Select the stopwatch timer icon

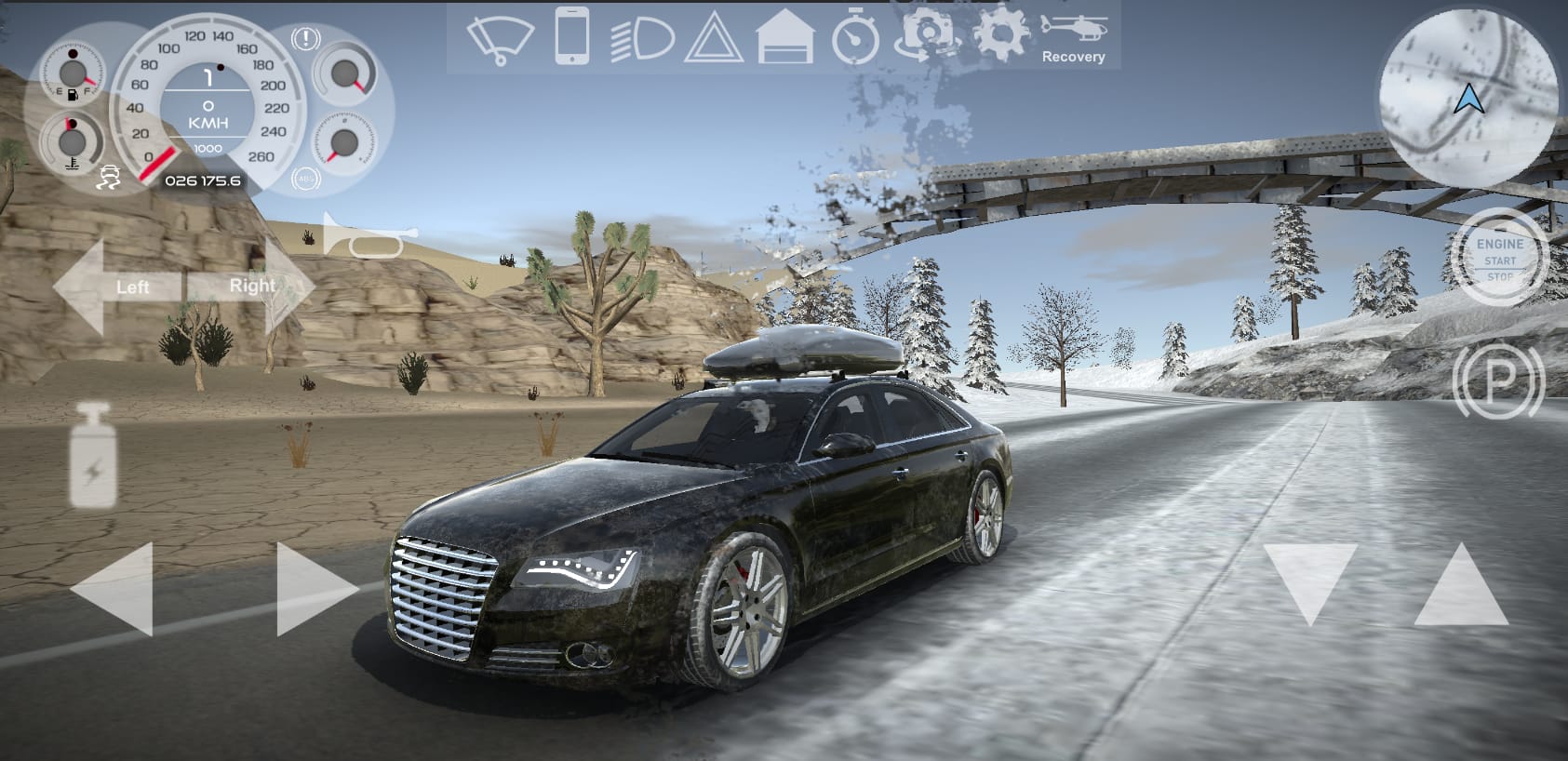click(853, 39)
